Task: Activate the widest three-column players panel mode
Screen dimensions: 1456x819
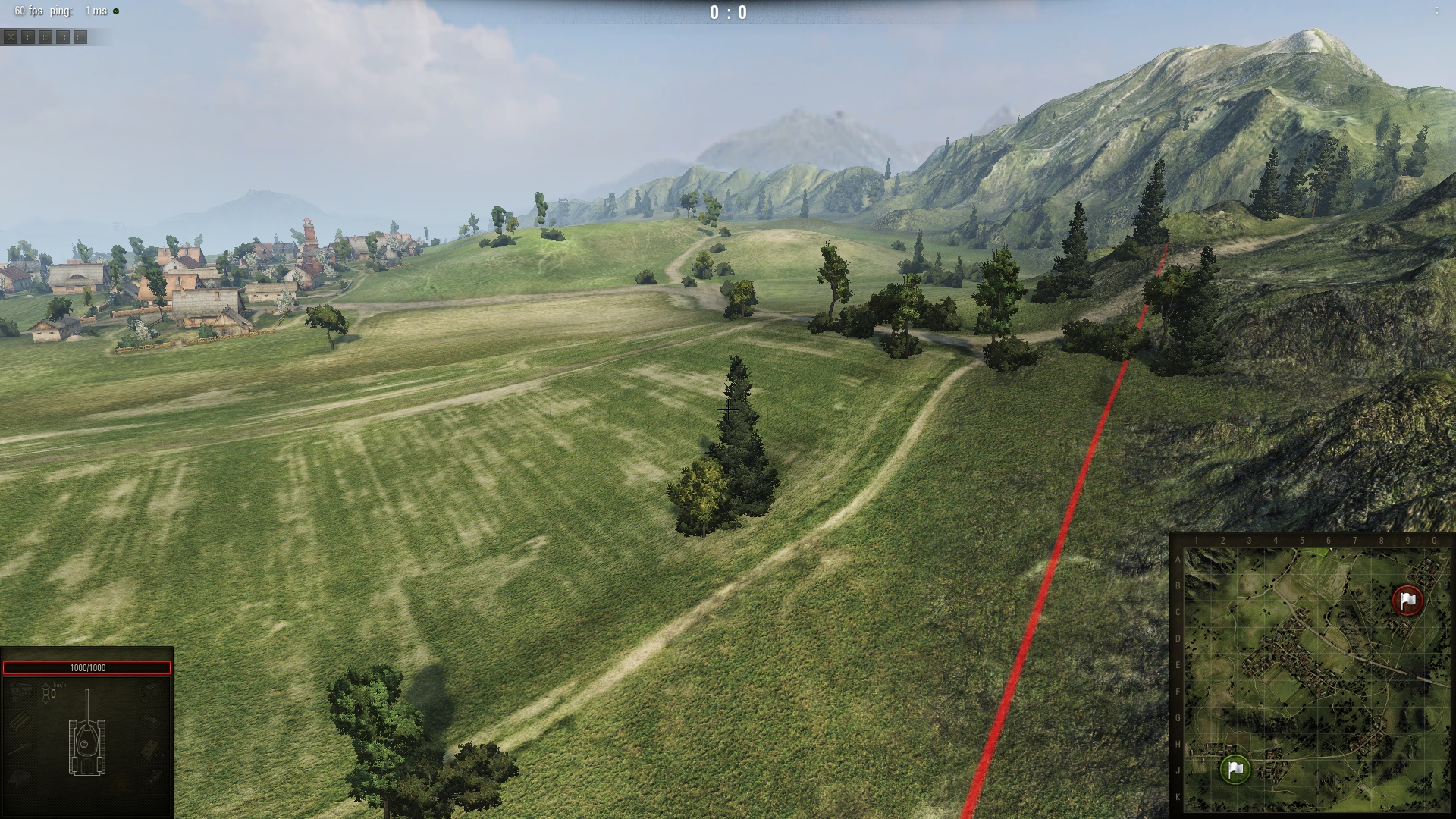Action: (x=80, y=36)
